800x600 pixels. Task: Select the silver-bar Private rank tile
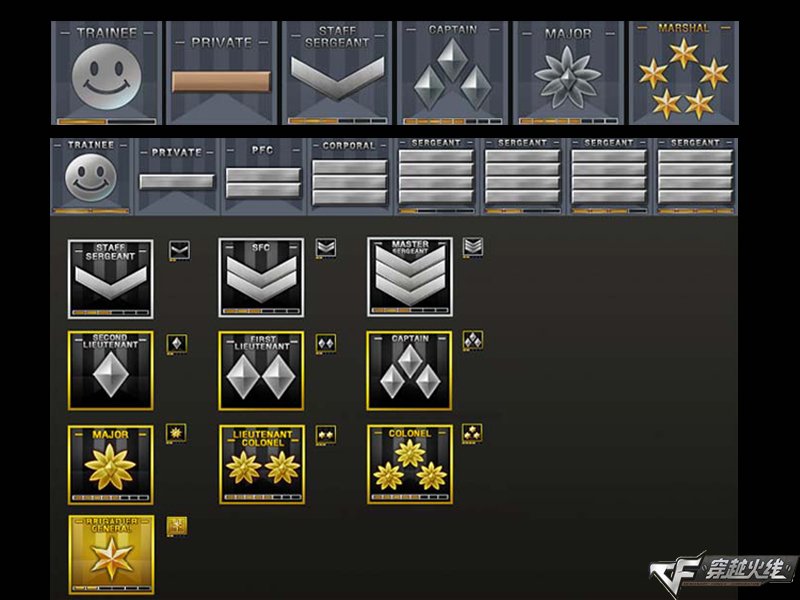point(177,177)
